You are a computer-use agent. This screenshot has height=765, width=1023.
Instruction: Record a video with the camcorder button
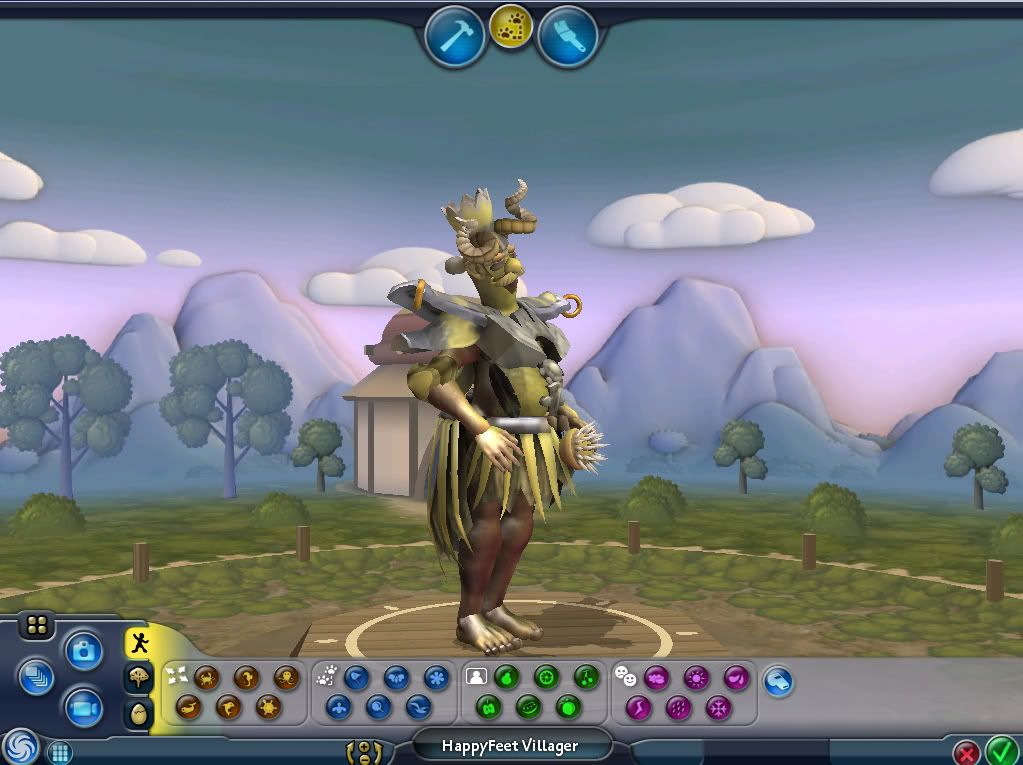[84, 708]
